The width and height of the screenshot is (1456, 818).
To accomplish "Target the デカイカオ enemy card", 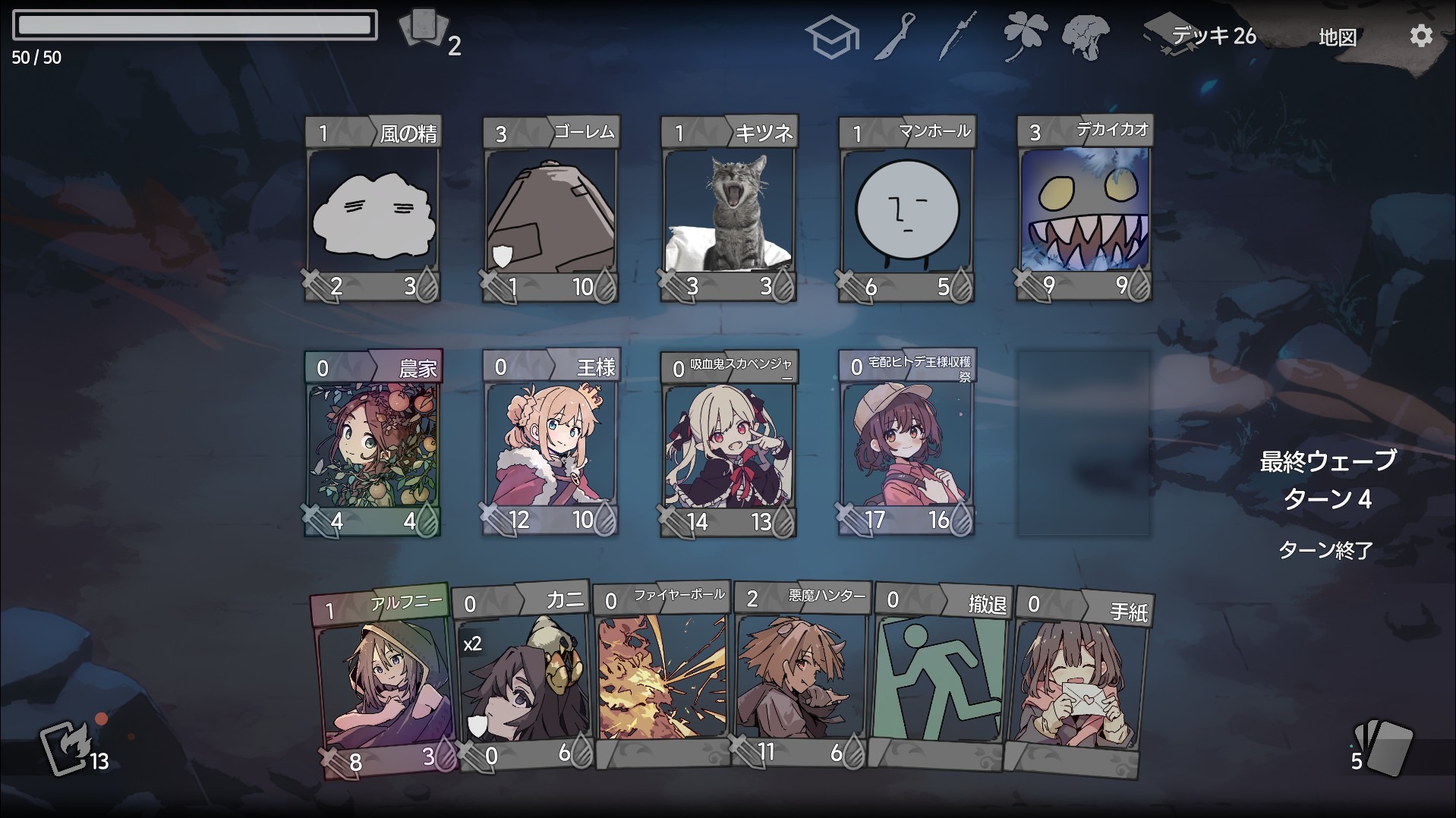I will tap(1084, 209).
